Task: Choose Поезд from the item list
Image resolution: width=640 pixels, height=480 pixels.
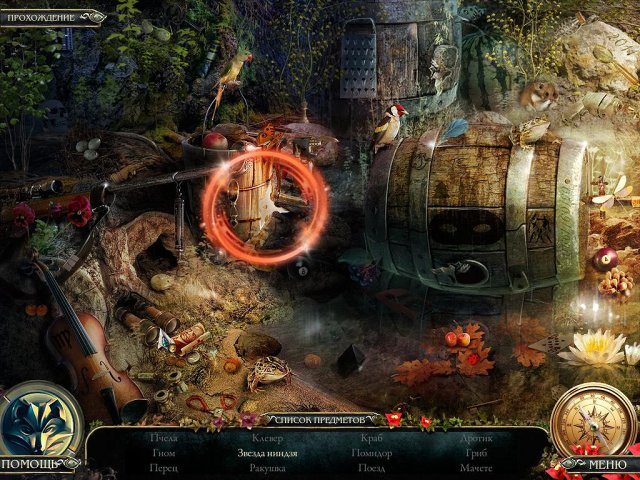Action: click(372, 468)
